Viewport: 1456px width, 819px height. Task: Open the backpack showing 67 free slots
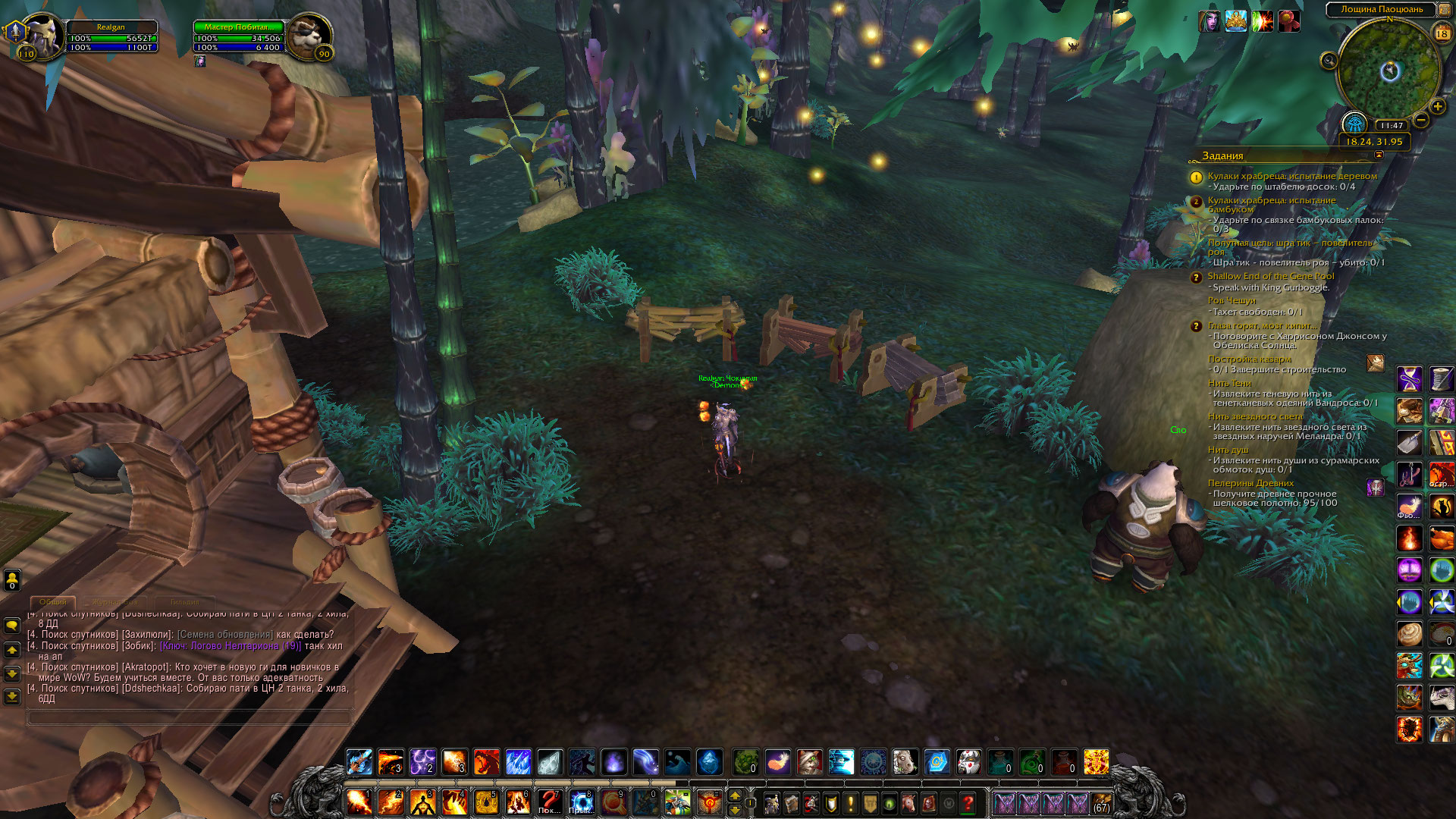(1101, 802)
